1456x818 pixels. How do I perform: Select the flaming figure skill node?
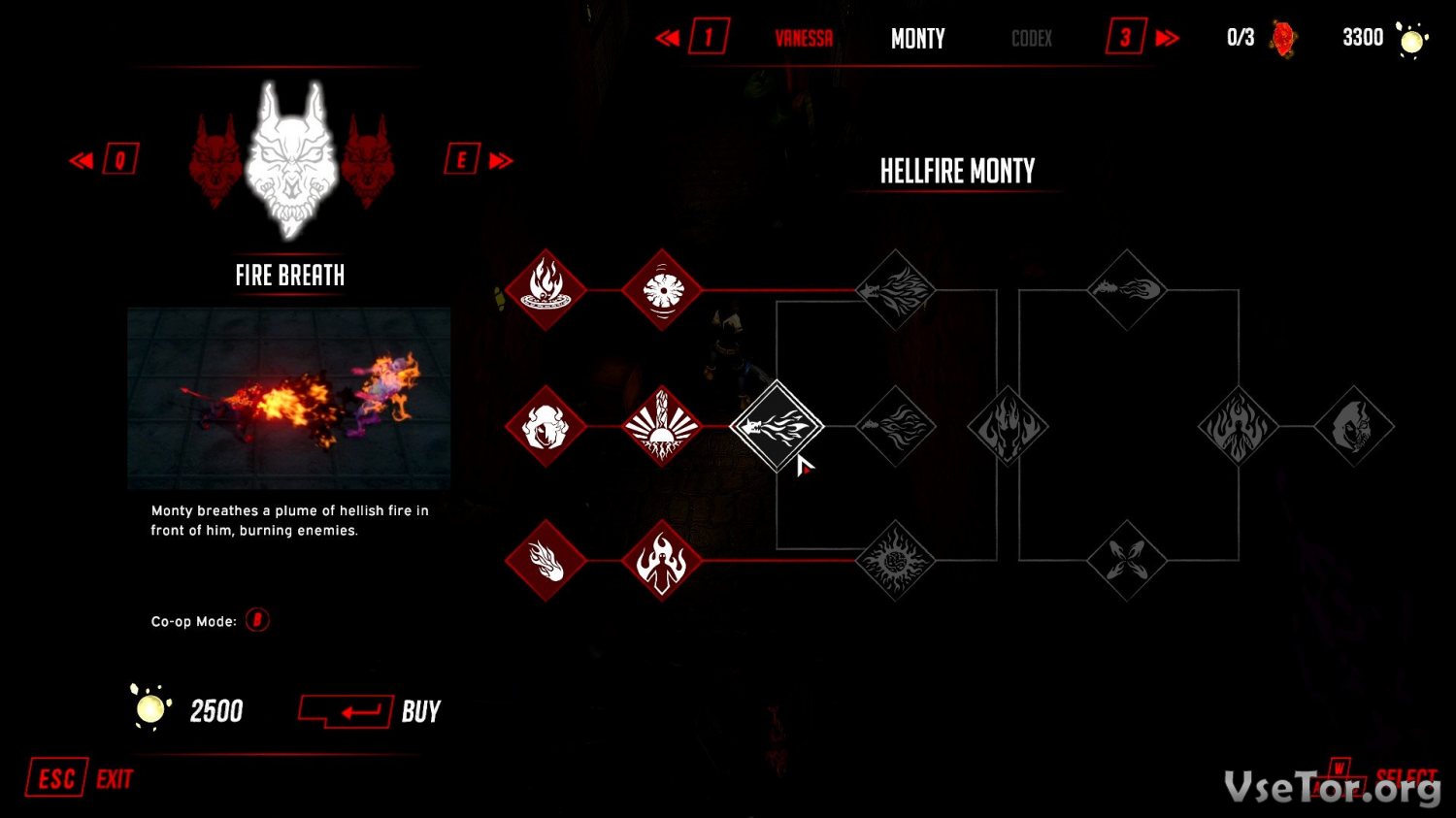coord(662,560)
